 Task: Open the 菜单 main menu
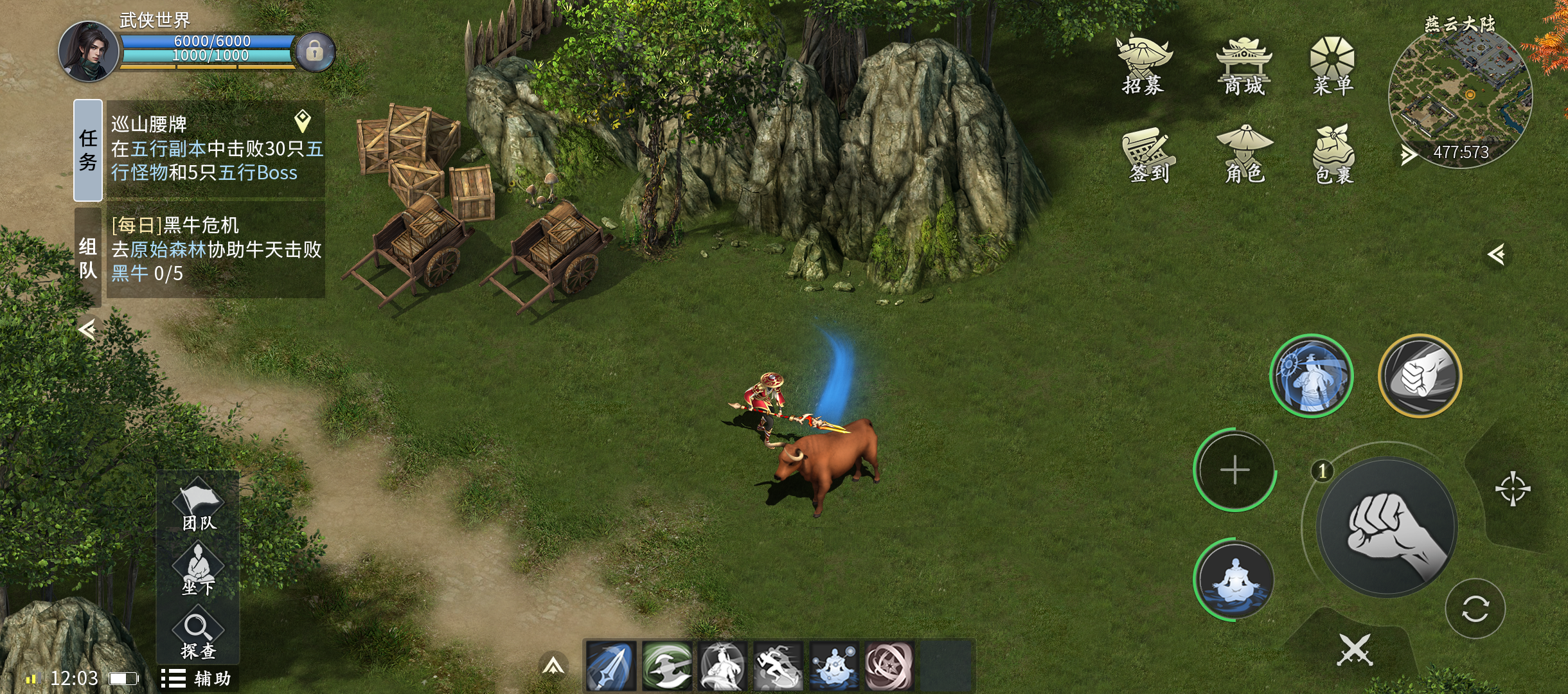click(x=1333, y=66)
